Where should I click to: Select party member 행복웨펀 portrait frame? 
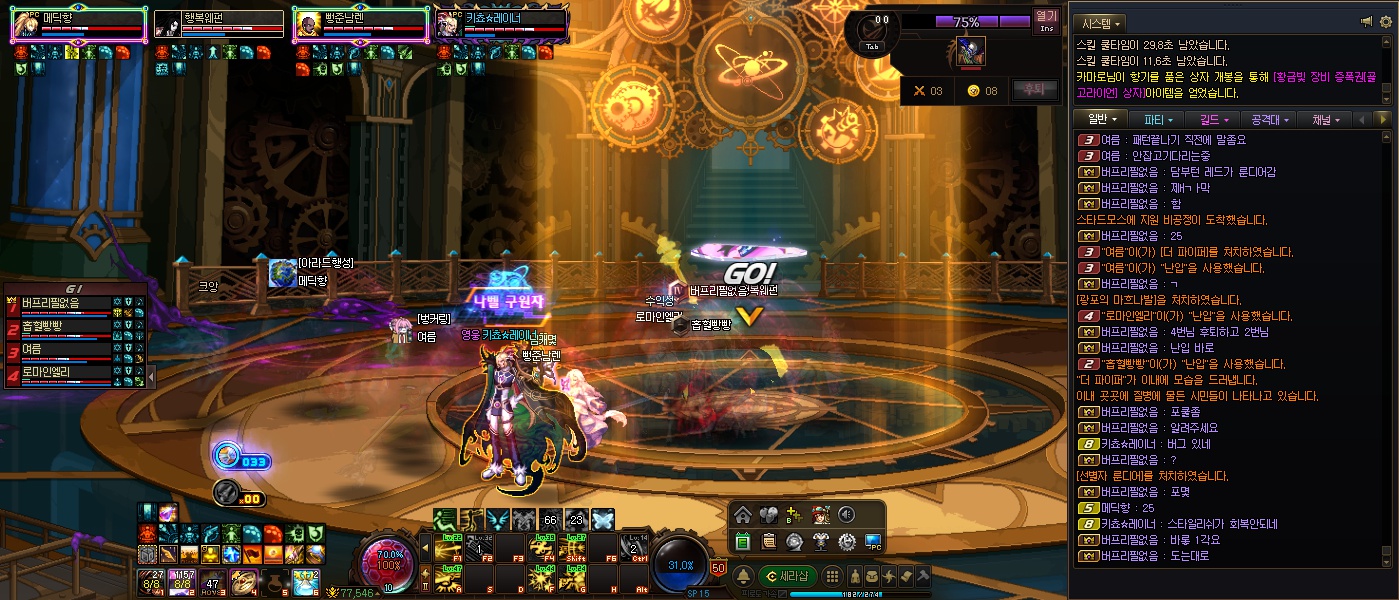[x=219, y=24]
